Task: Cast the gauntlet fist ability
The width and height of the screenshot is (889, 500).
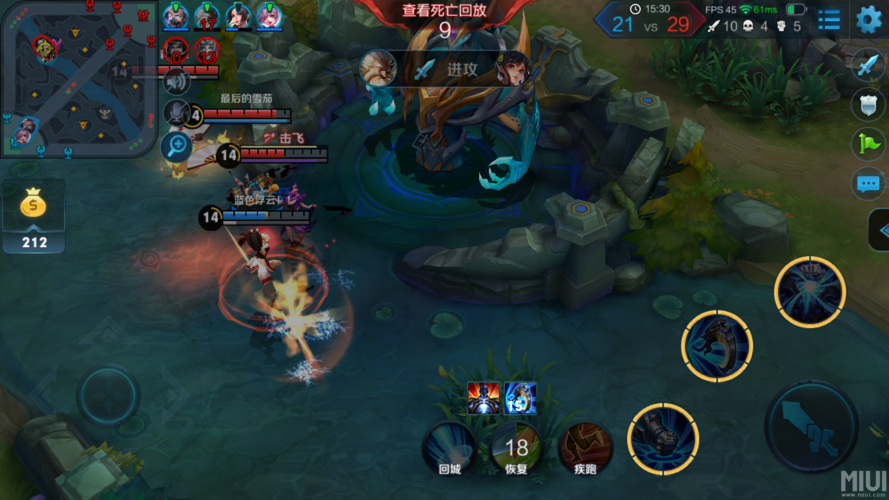Action: pos(662,437)
